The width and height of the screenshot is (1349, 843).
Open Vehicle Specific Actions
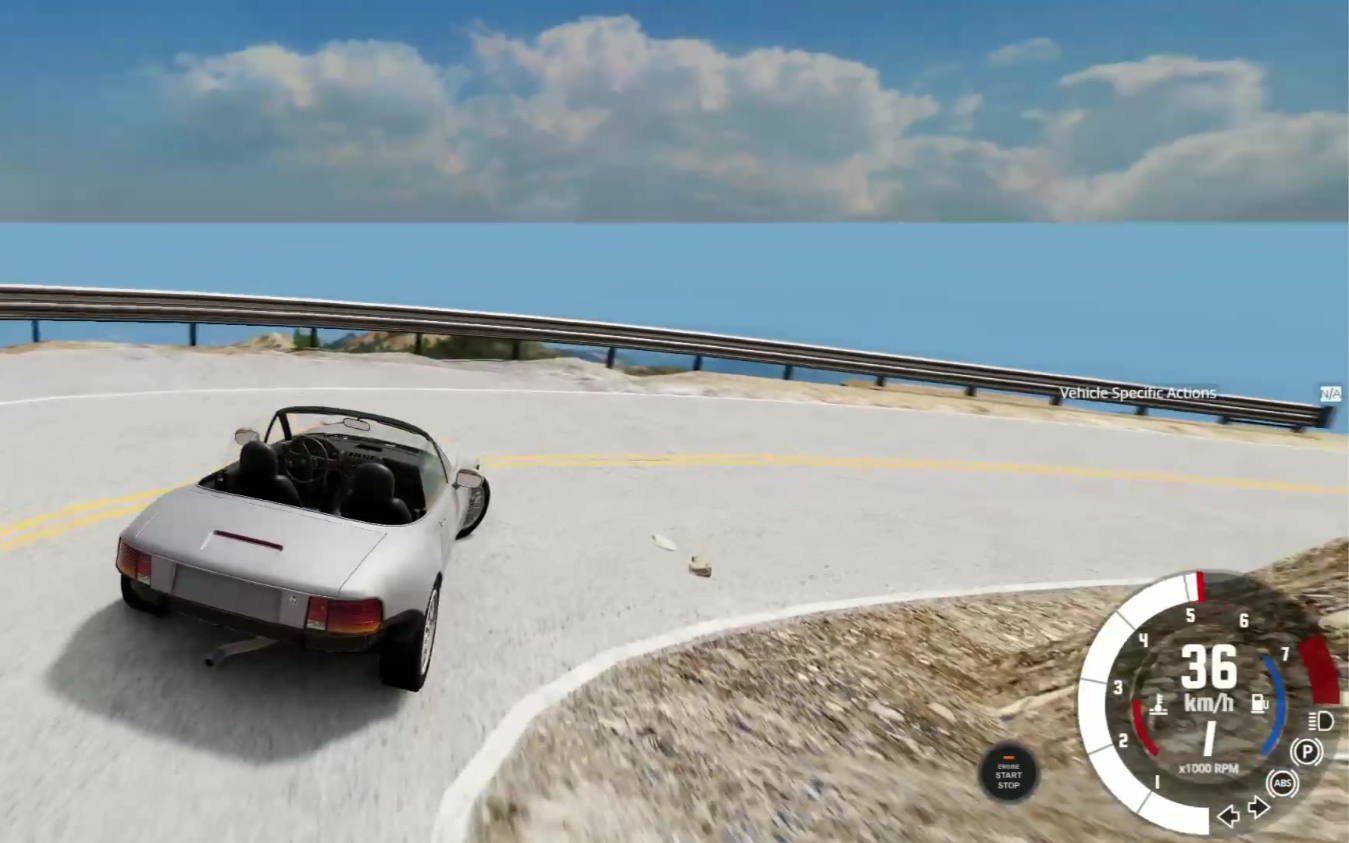click(1138, 393)
